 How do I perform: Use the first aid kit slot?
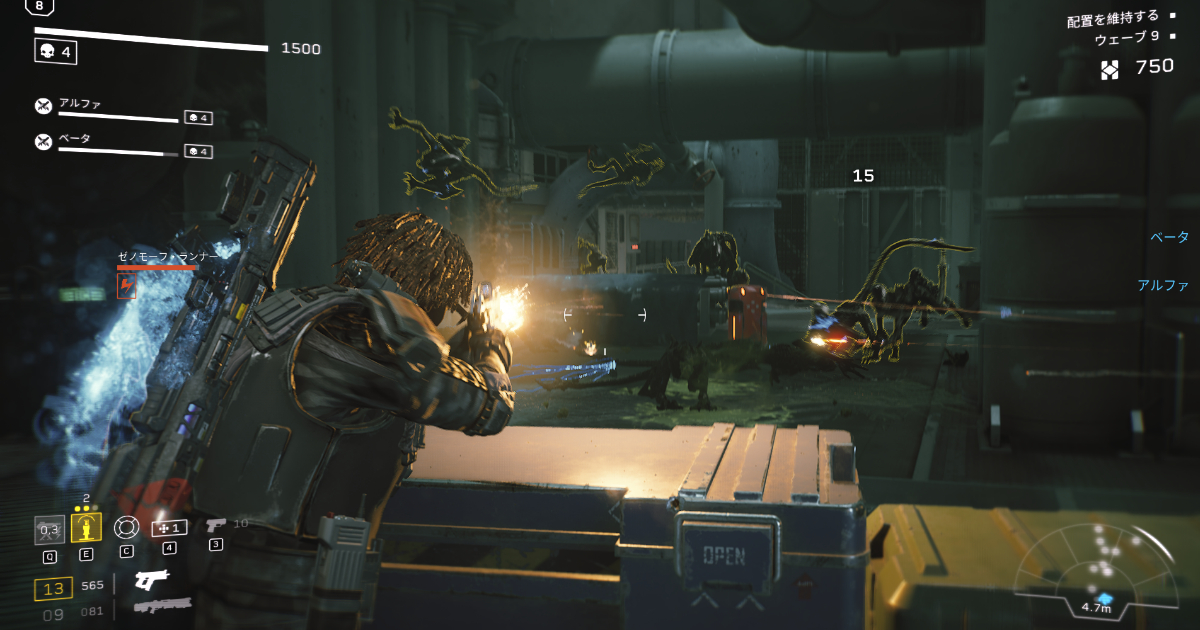(169, 527)
